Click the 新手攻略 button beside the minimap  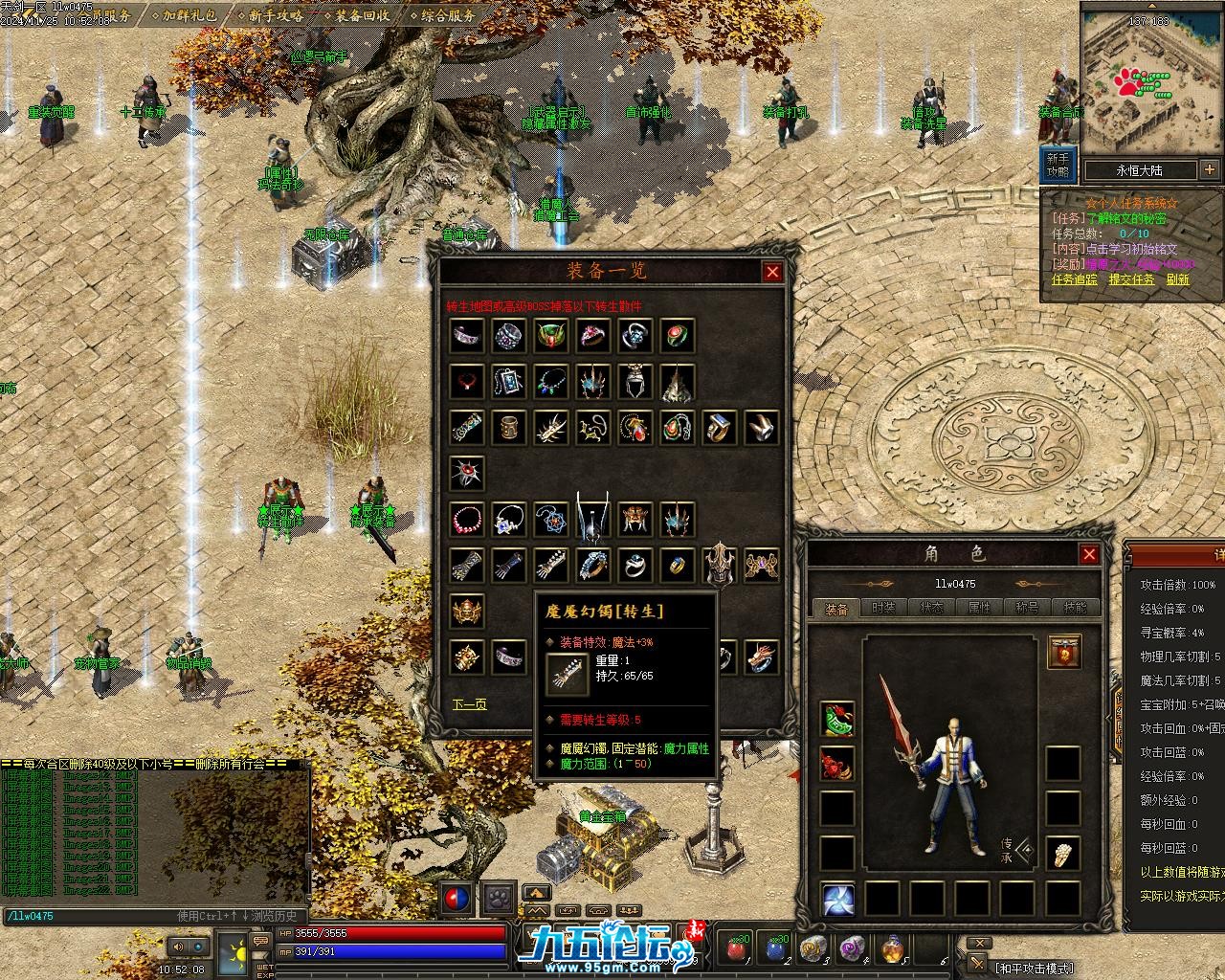point(1058,165)
